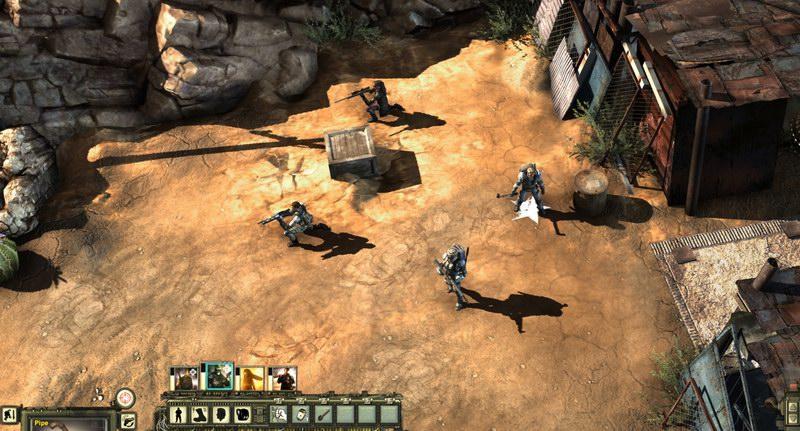Pick the fourth ranger portrait in the dark coat

tap(284, 378)
